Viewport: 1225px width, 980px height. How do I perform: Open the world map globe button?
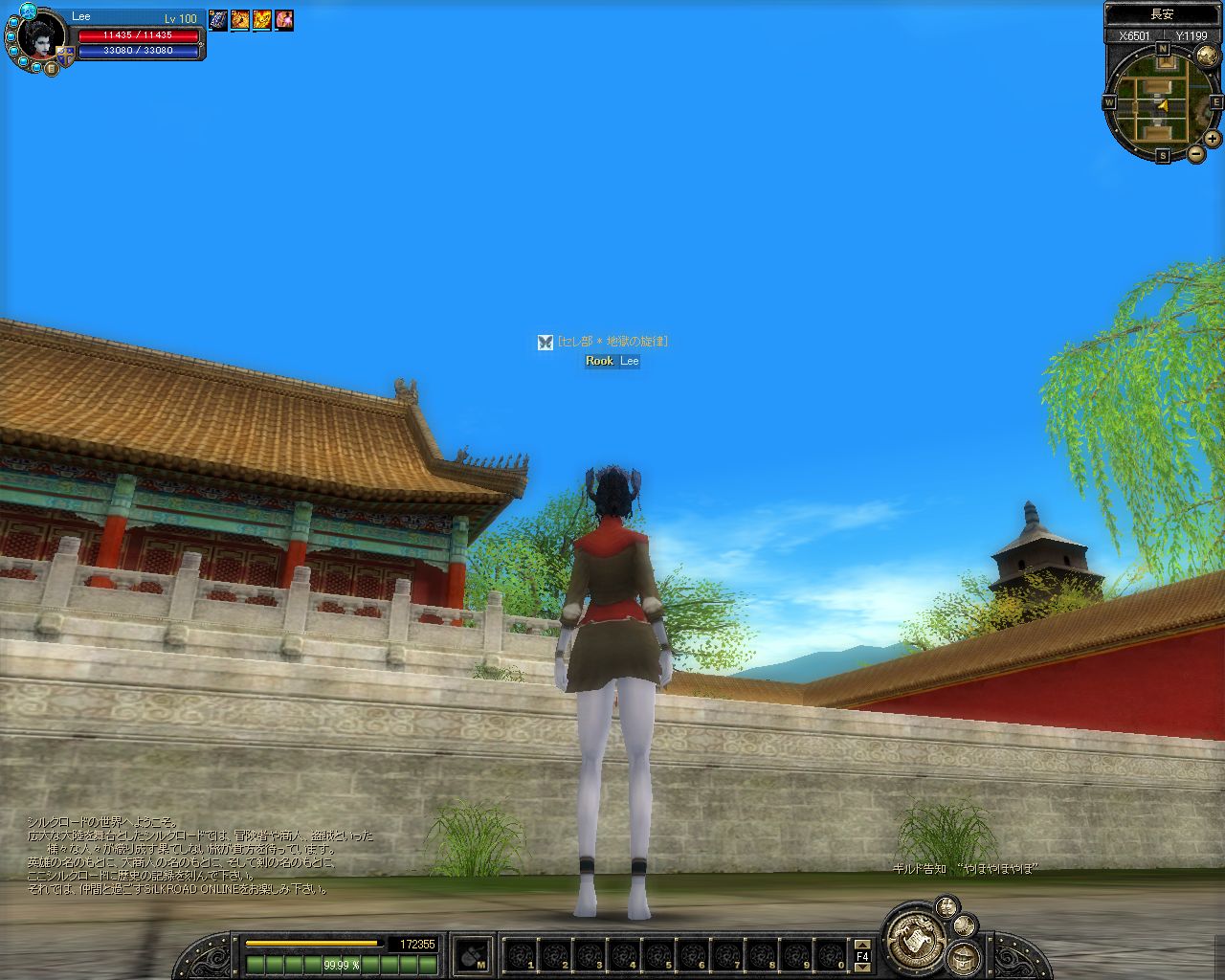pos(1205,56)
